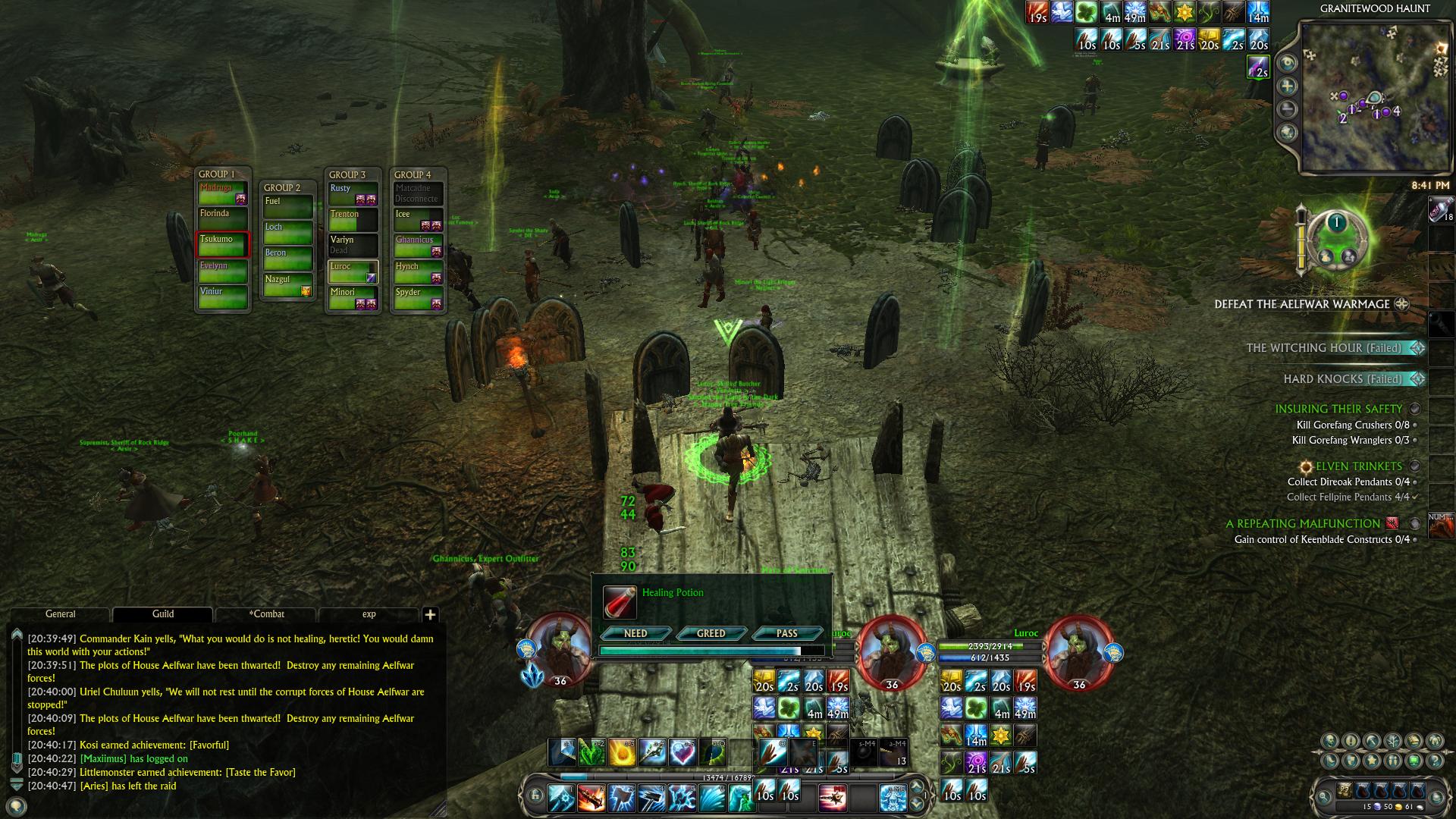Viewport: 1456px width, 819px height.
Task: Open the Guild chat tab
Action: click(163, 614)
